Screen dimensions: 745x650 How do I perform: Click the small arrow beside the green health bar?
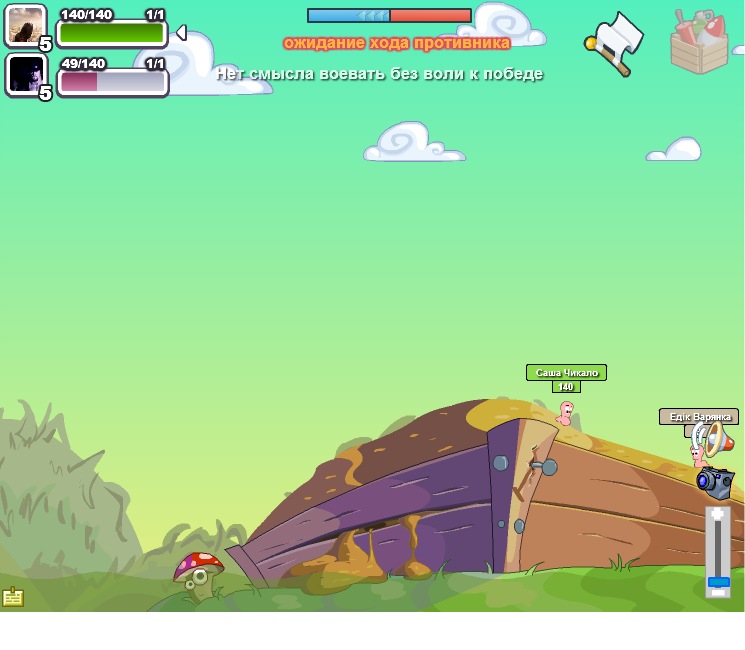(x=181, y=33)
